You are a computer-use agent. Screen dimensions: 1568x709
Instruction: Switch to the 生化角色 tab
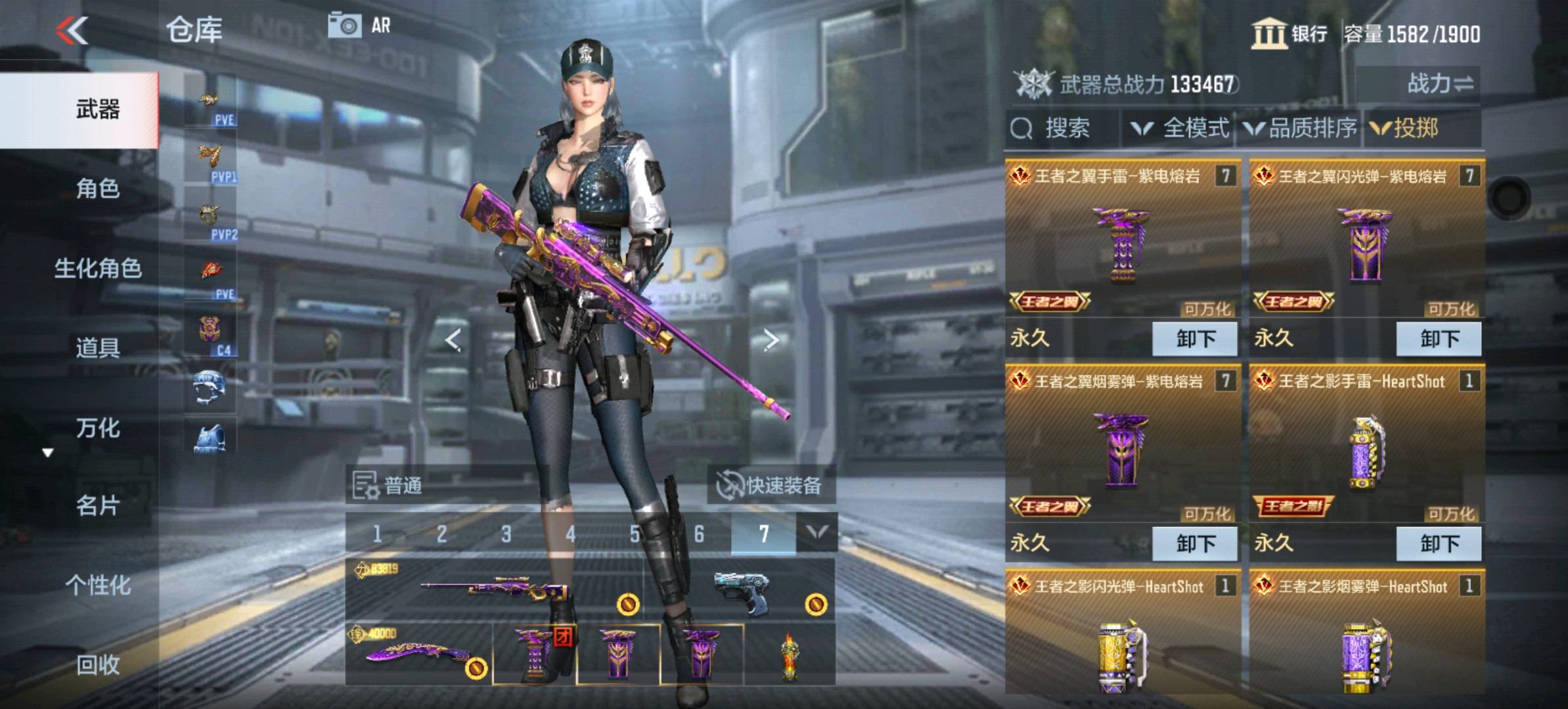point(97,269)
